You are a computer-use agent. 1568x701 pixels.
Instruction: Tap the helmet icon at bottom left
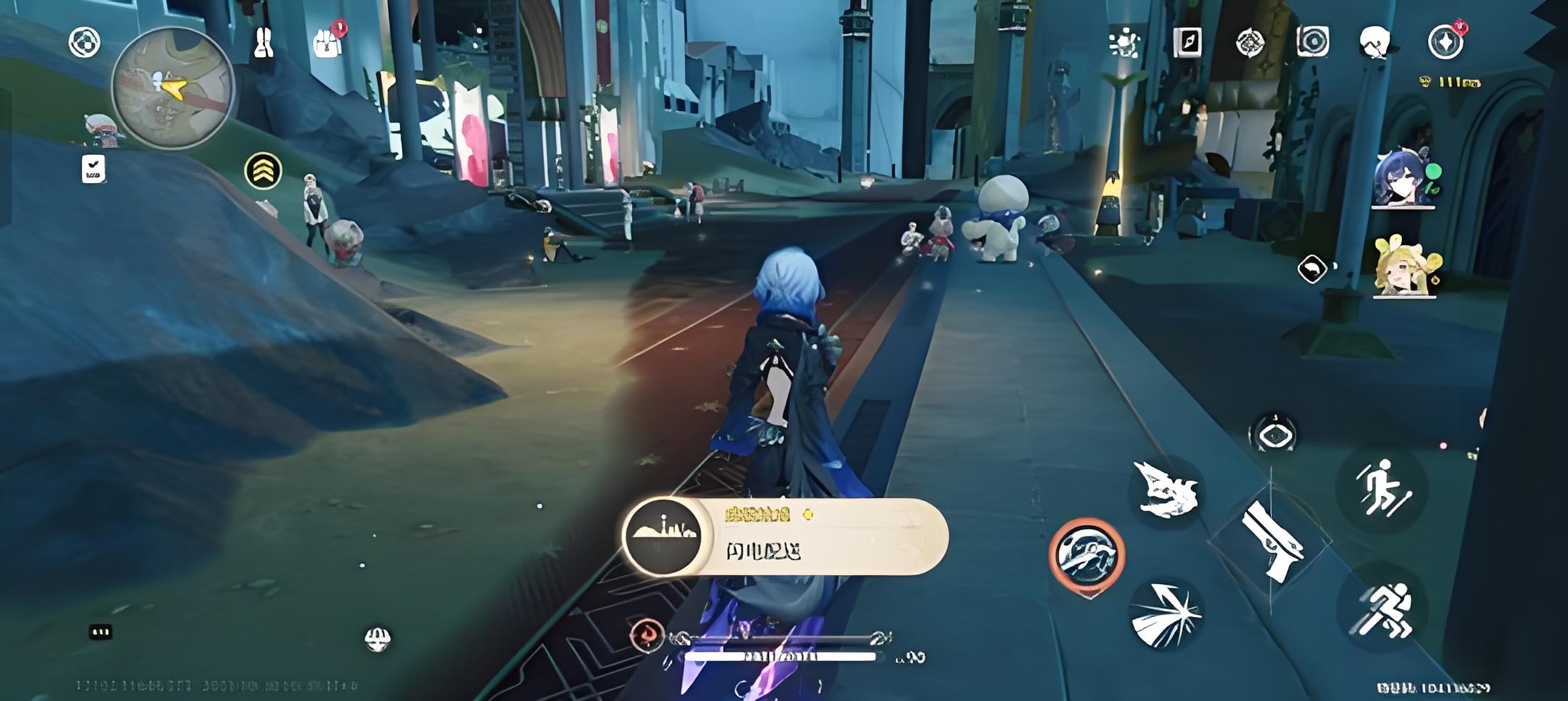(377, 639)
